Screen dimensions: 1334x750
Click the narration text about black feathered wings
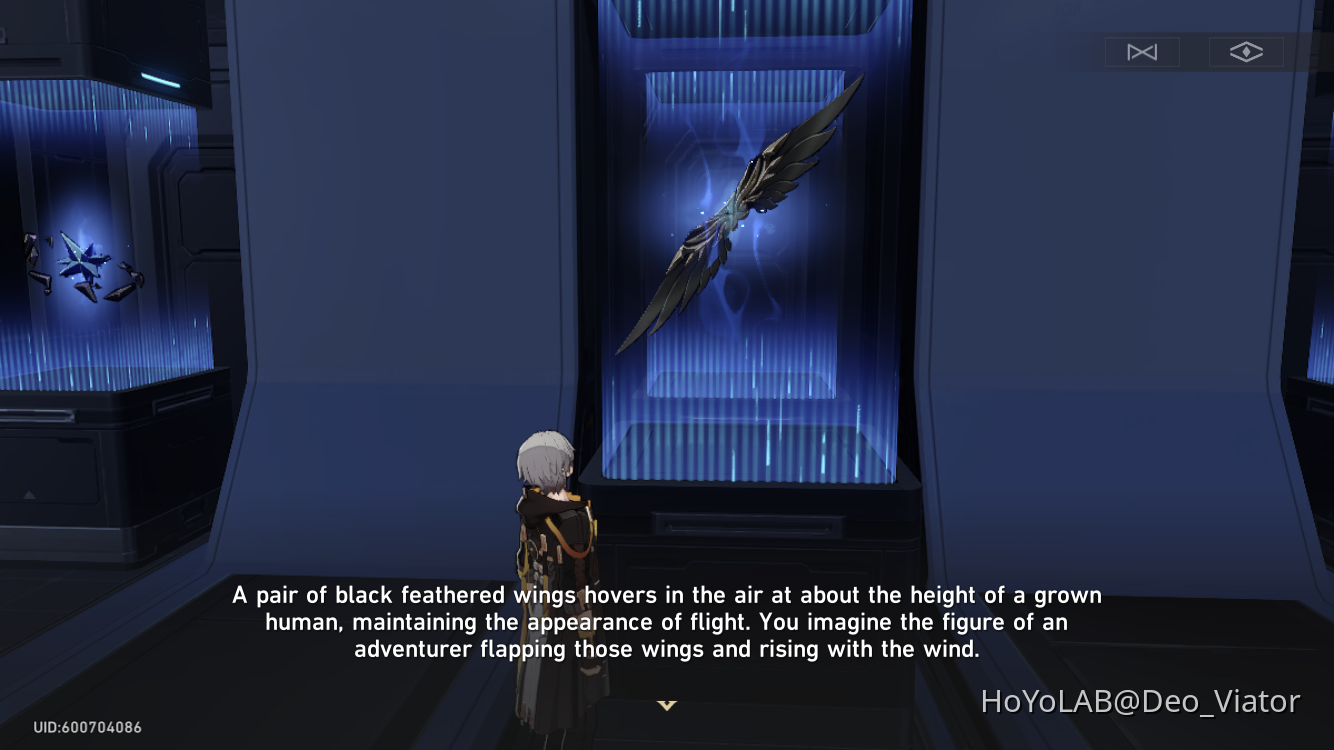coord(667,621)
